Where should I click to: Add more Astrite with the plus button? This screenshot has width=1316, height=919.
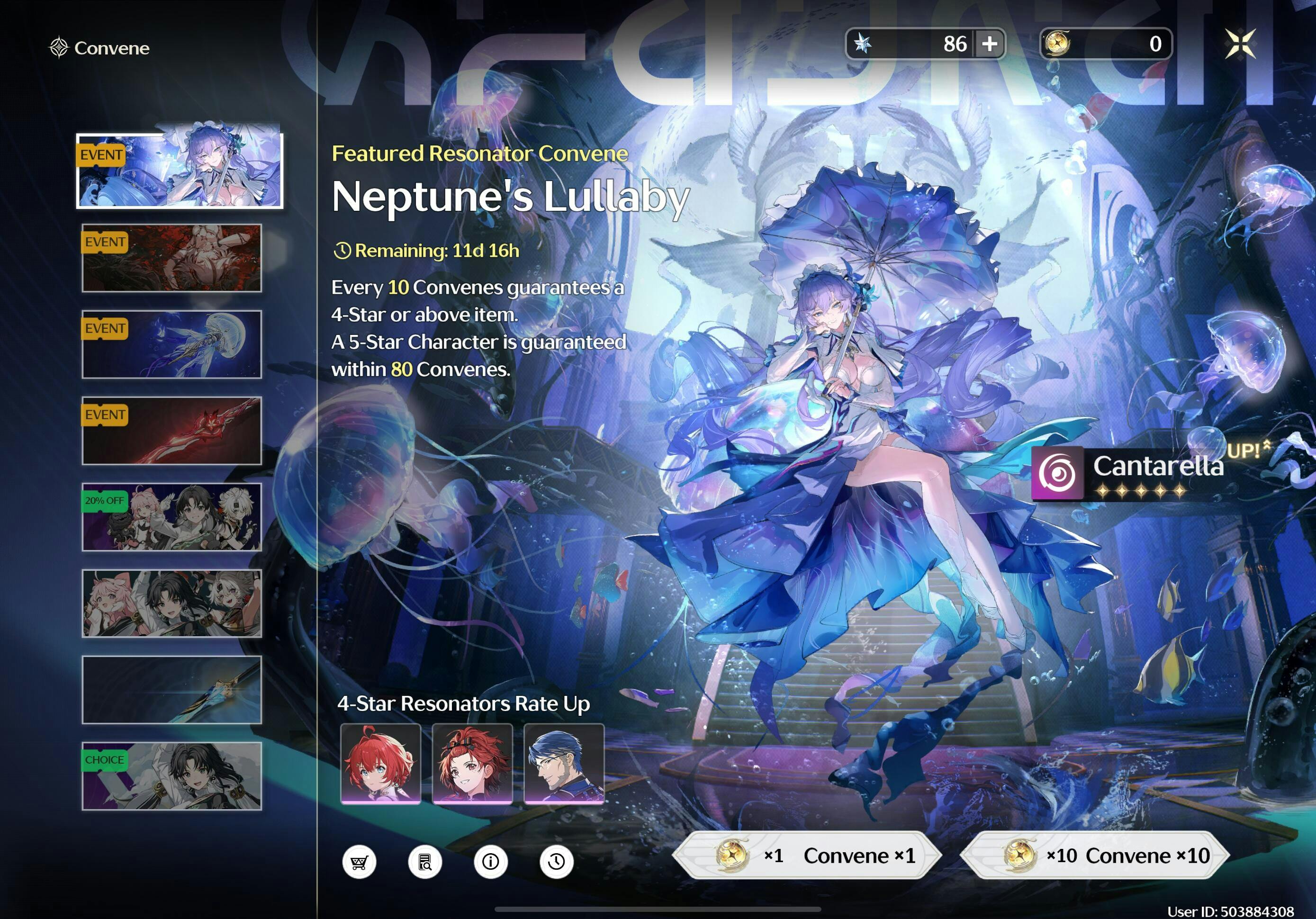989,44
